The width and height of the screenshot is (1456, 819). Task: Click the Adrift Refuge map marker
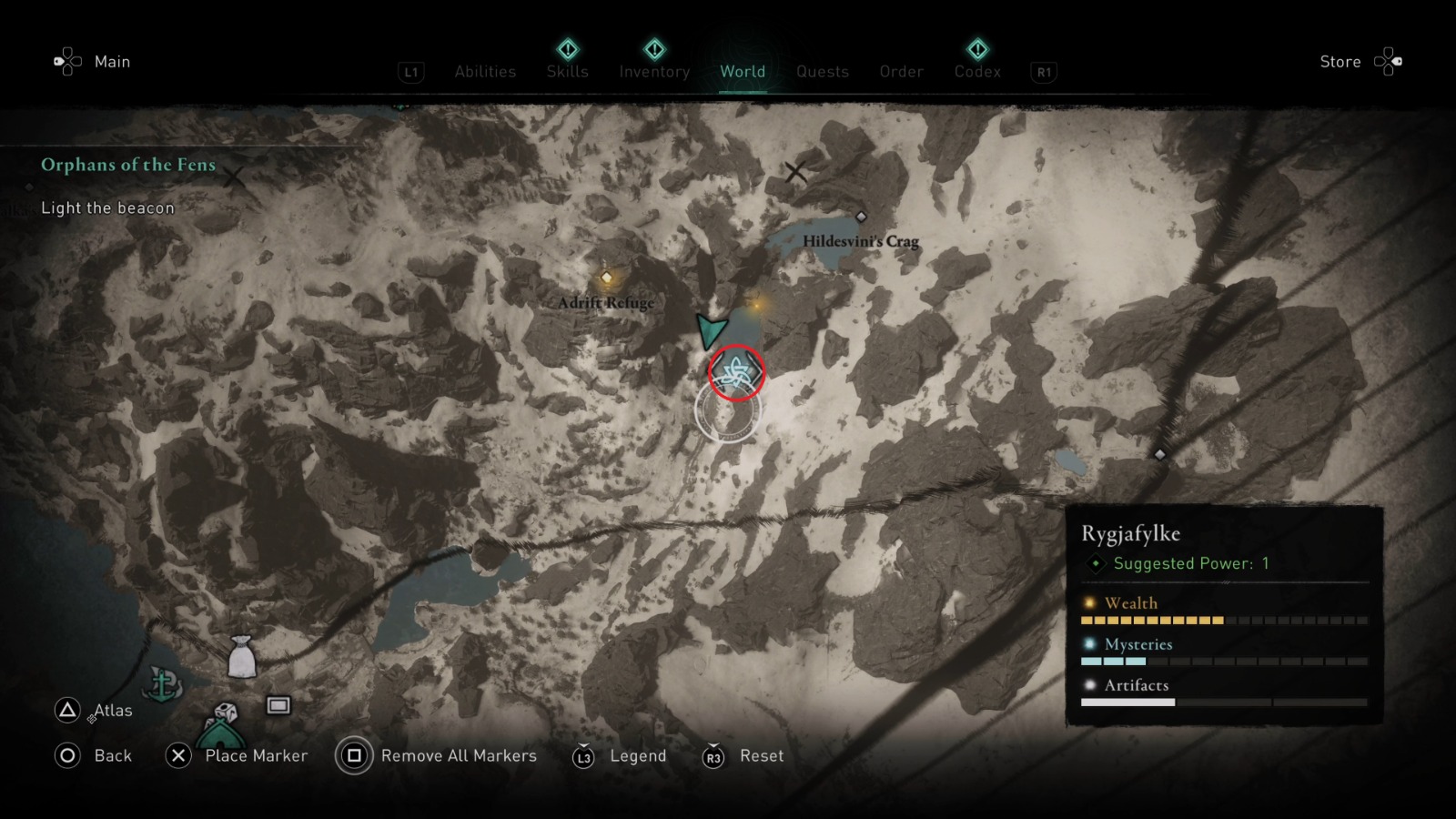(606, 278)
